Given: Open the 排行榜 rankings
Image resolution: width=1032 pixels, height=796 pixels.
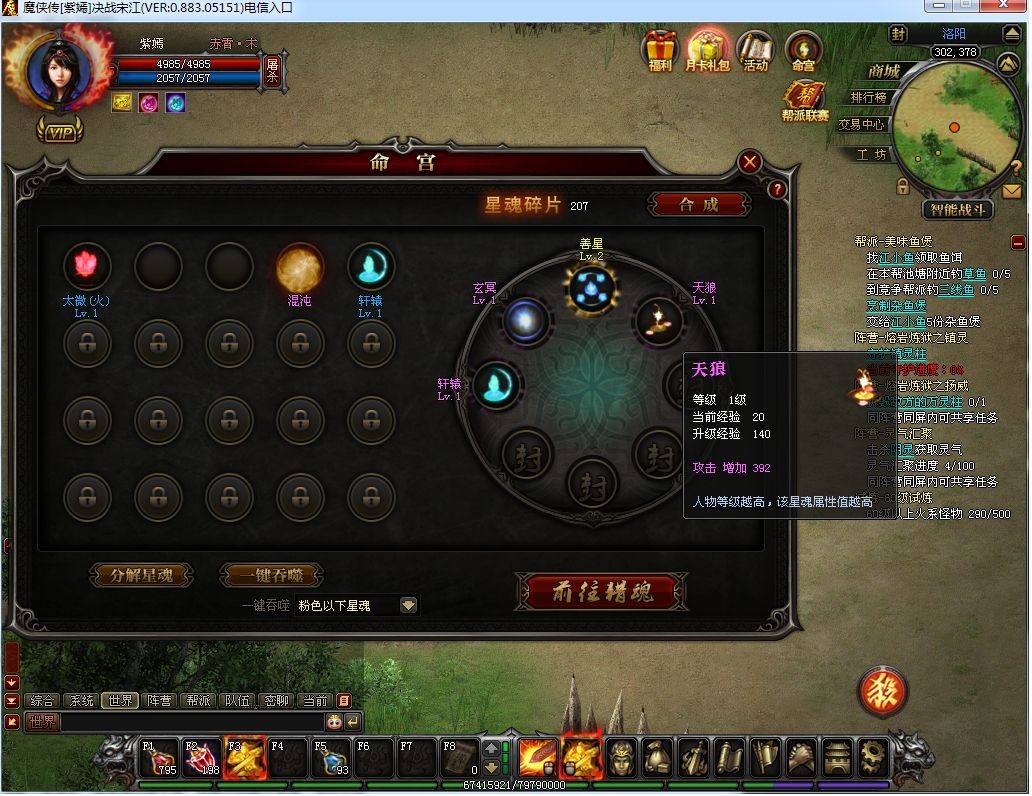Looking at the screenshot, I should 868,97.
